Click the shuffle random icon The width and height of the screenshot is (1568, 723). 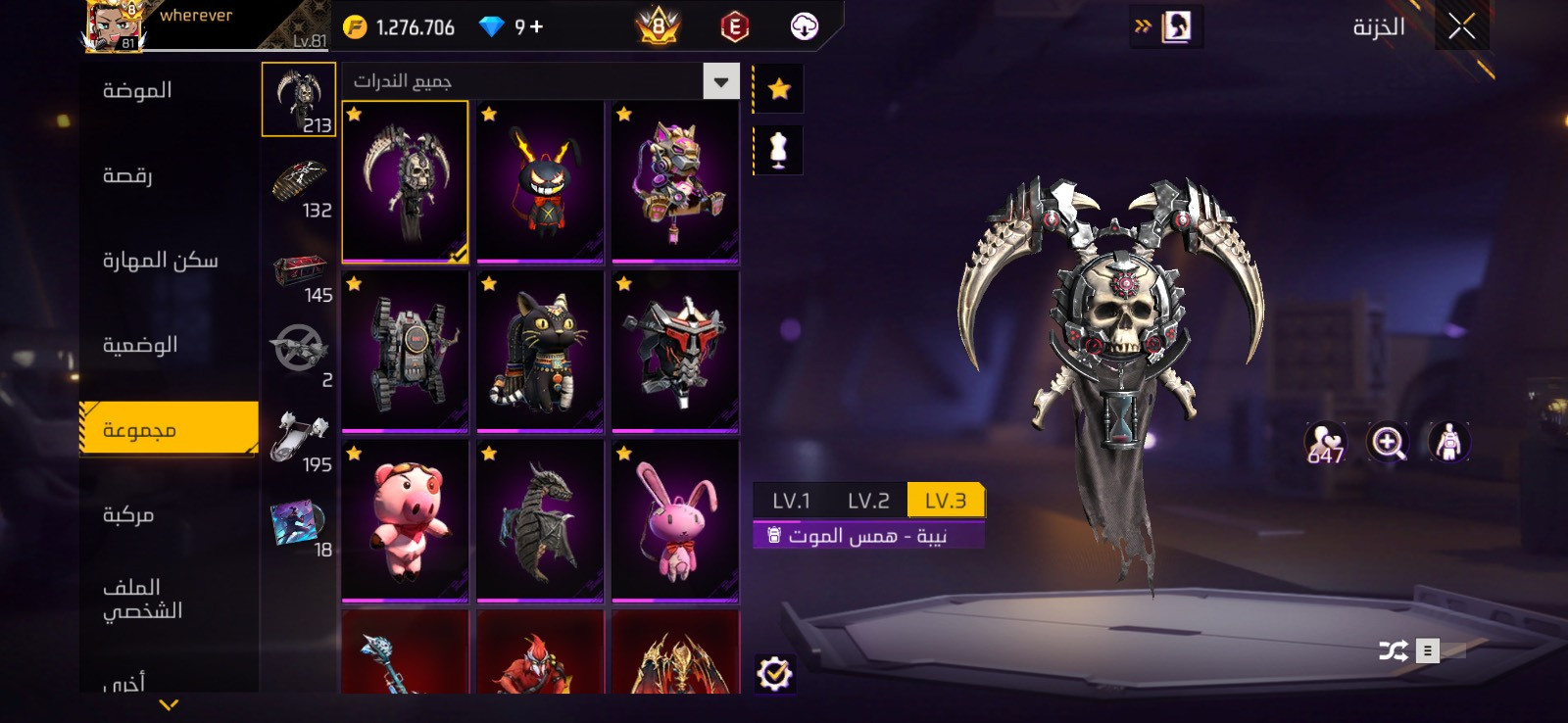(1393, 651)
